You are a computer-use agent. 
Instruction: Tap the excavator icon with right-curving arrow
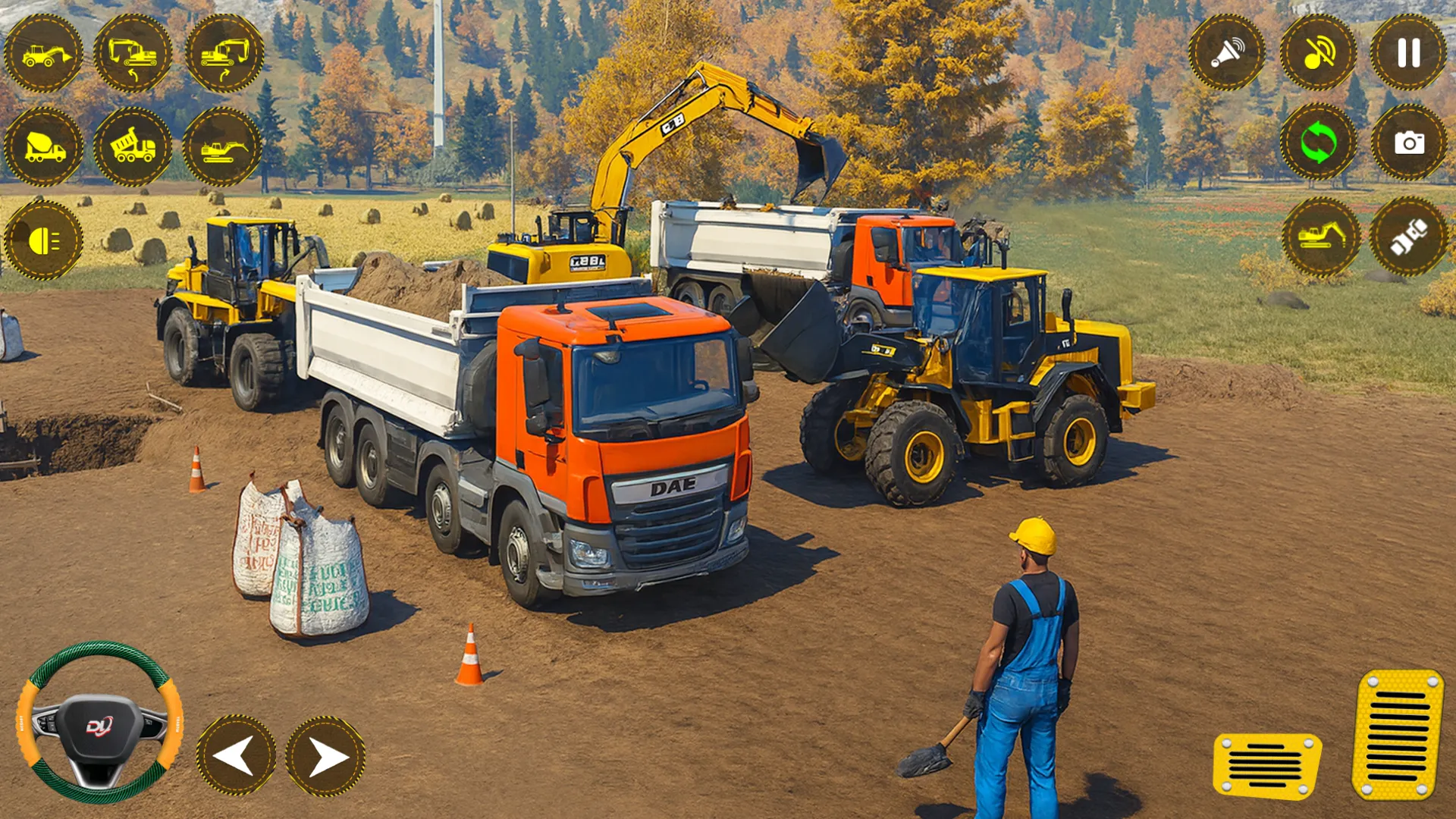click(224, 53)
